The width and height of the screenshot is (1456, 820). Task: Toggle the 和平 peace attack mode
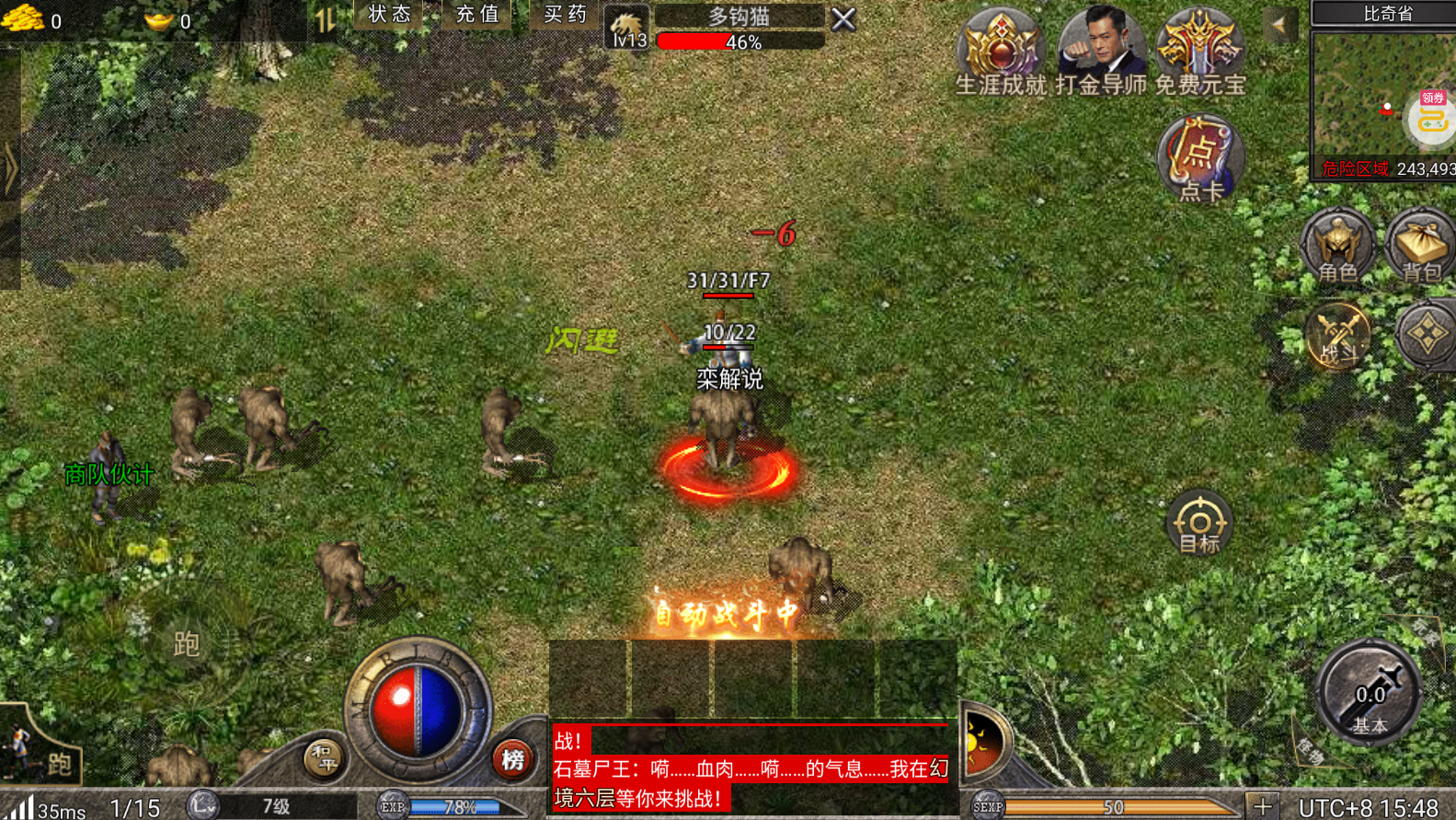click(x=323, y=758)
